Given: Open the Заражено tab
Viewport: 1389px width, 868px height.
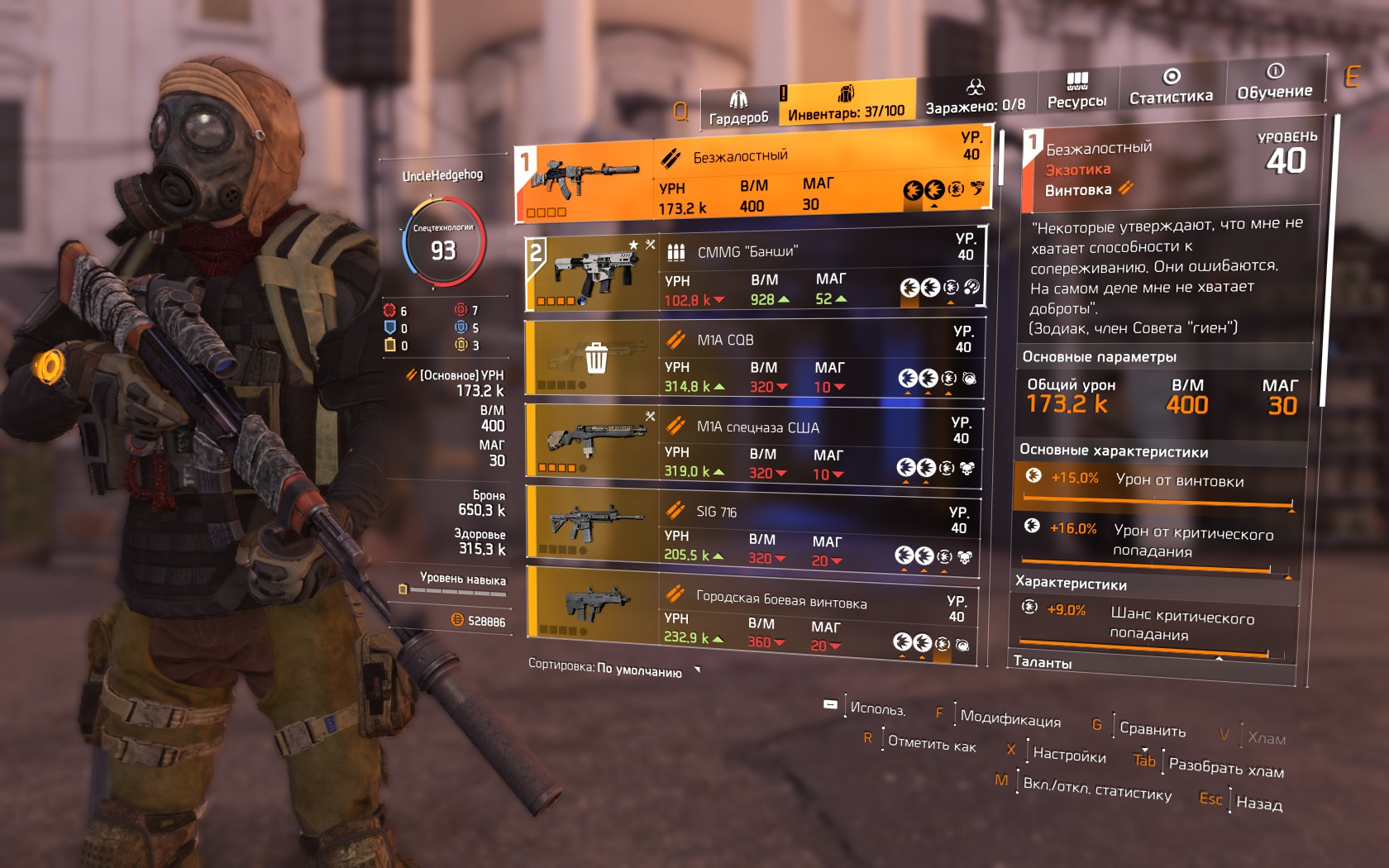Looking at the screenshot, I should (x=975, y=98).
